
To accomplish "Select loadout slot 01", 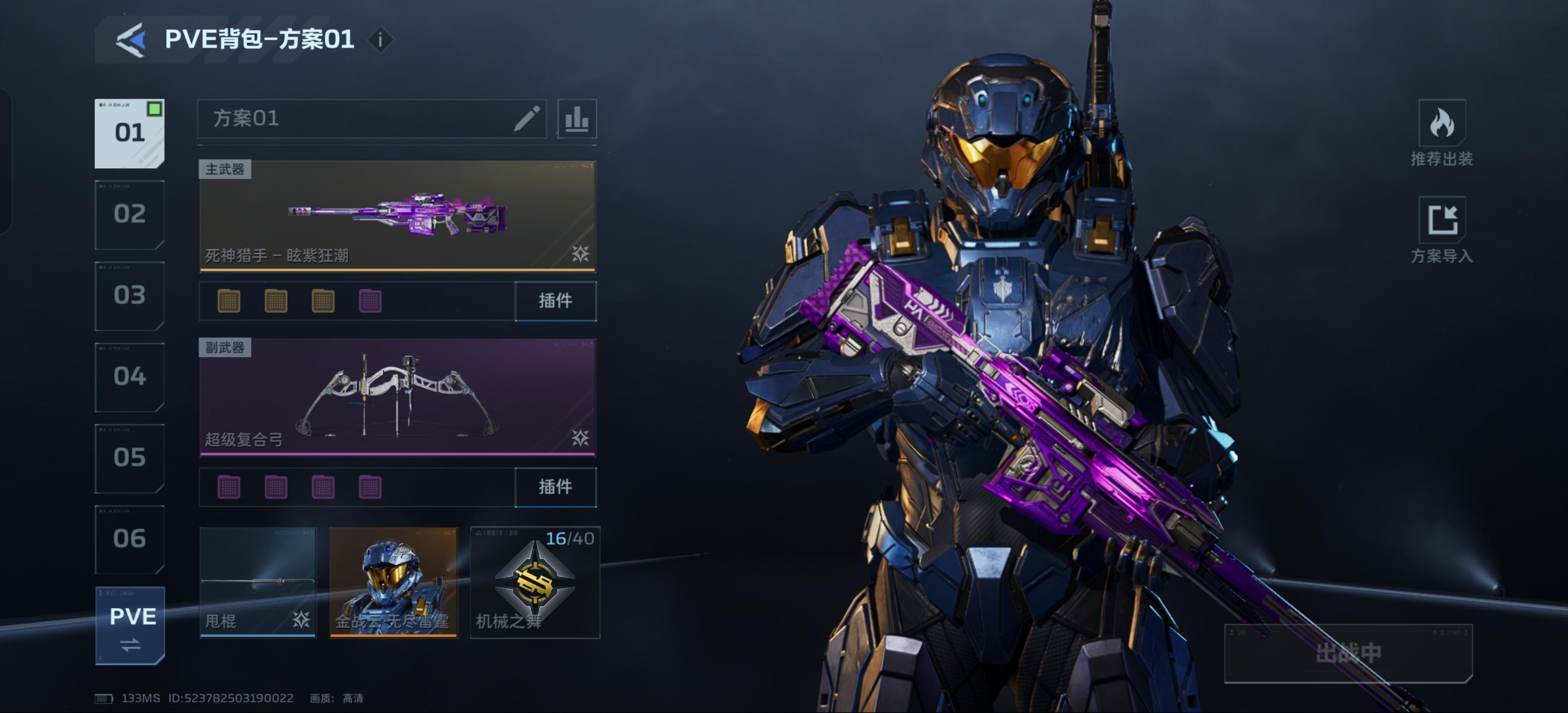I will pyautogui.click(x=129, y=133).
